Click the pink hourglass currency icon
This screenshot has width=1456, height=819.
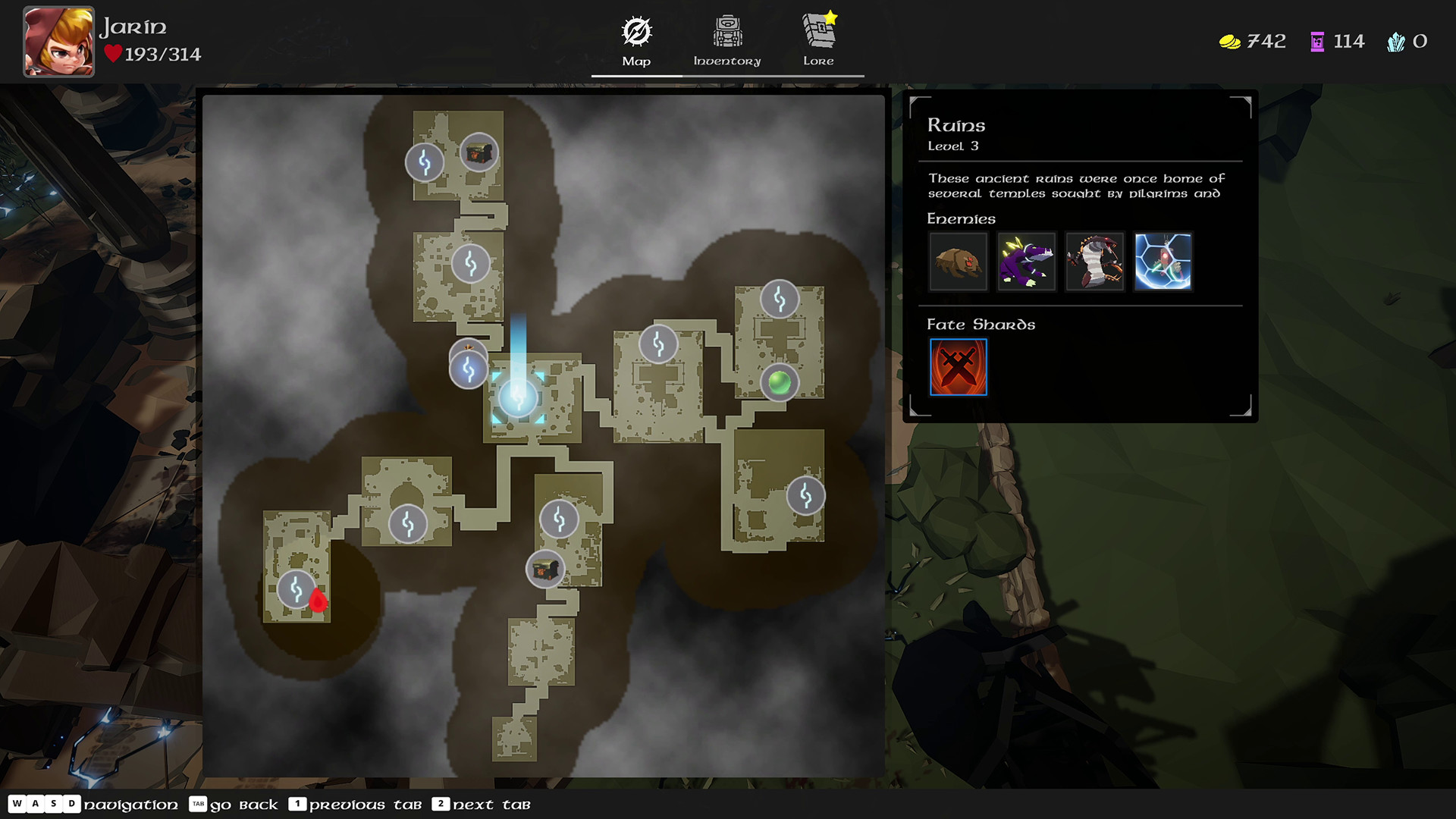point(1317,42)
